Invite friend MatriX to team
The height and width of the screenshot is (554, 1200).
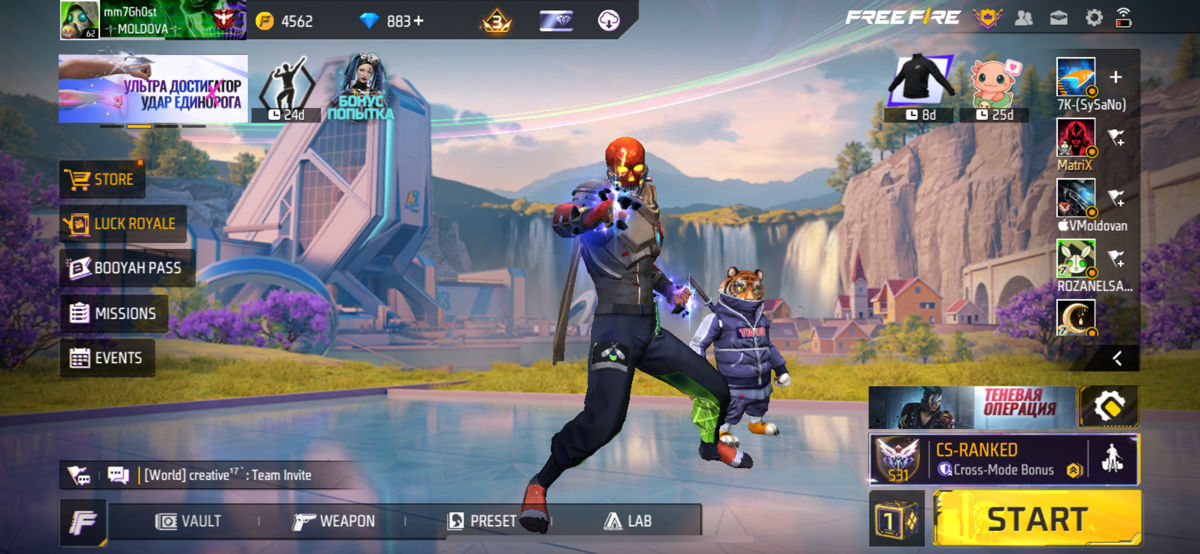(1116, 138)
